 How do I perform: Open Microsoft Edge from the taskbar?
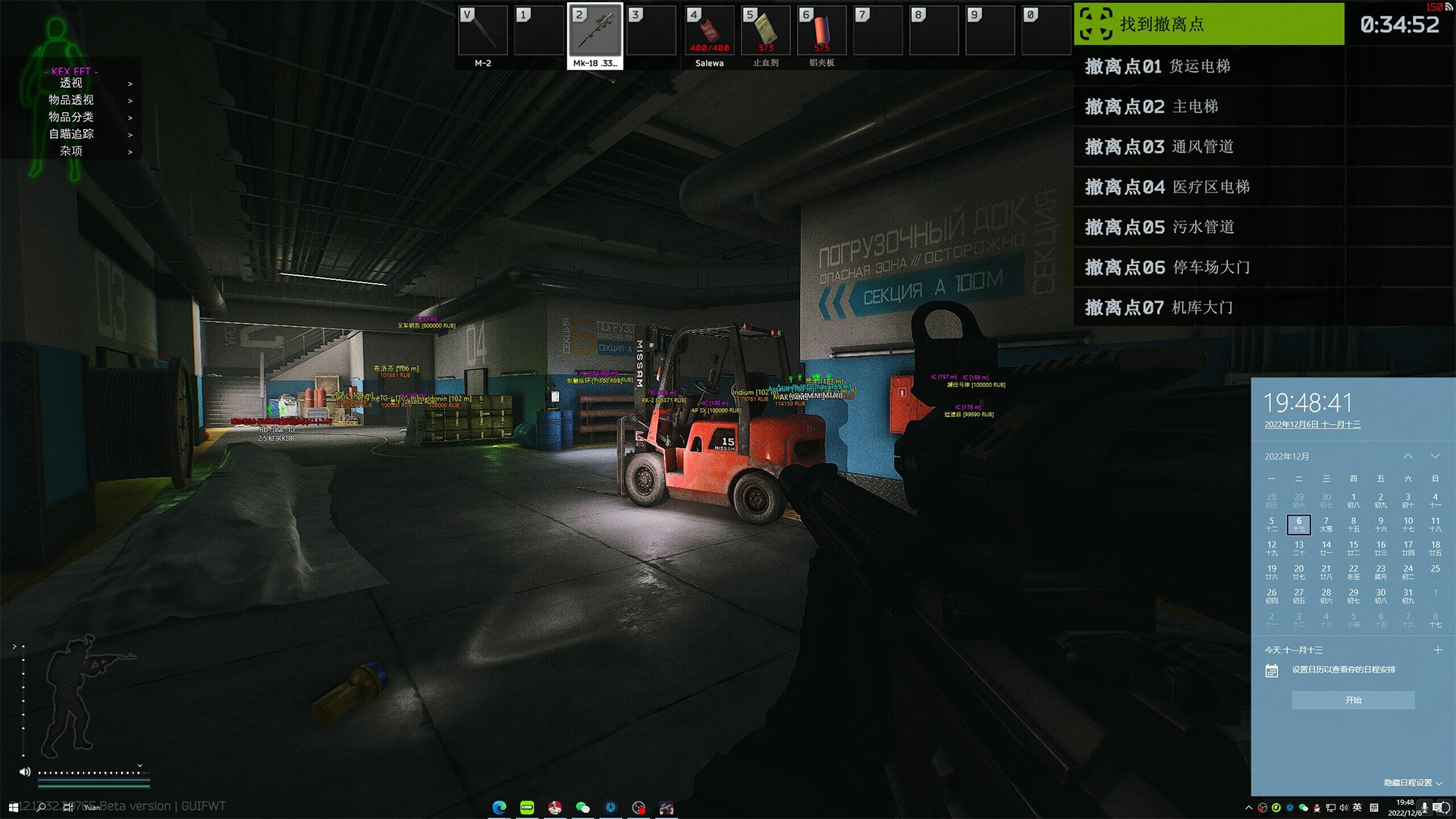499,808
